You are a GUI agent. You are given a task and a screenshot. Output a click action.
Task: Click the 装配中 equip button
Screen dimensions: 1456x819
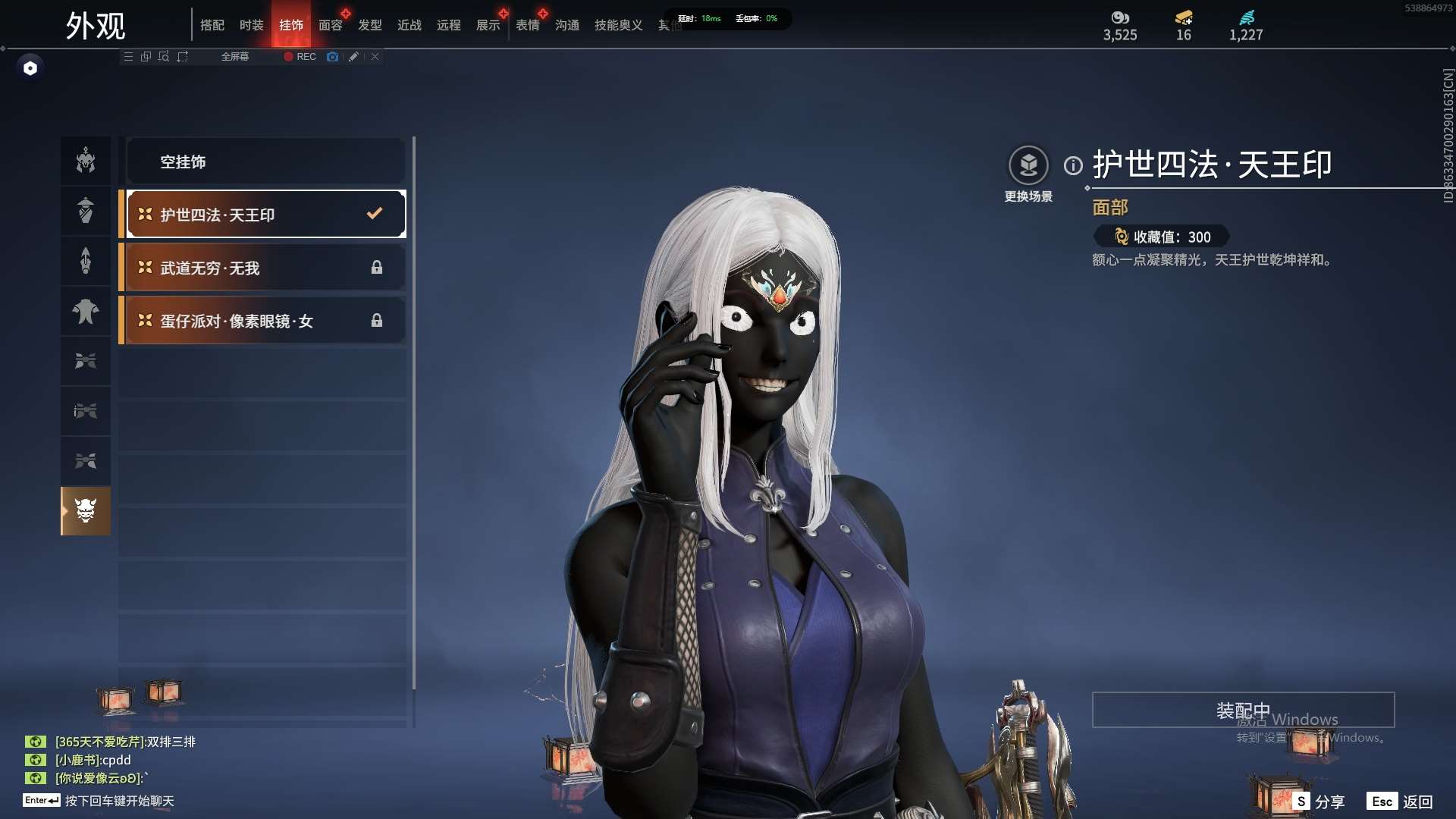pos(1243,710)
